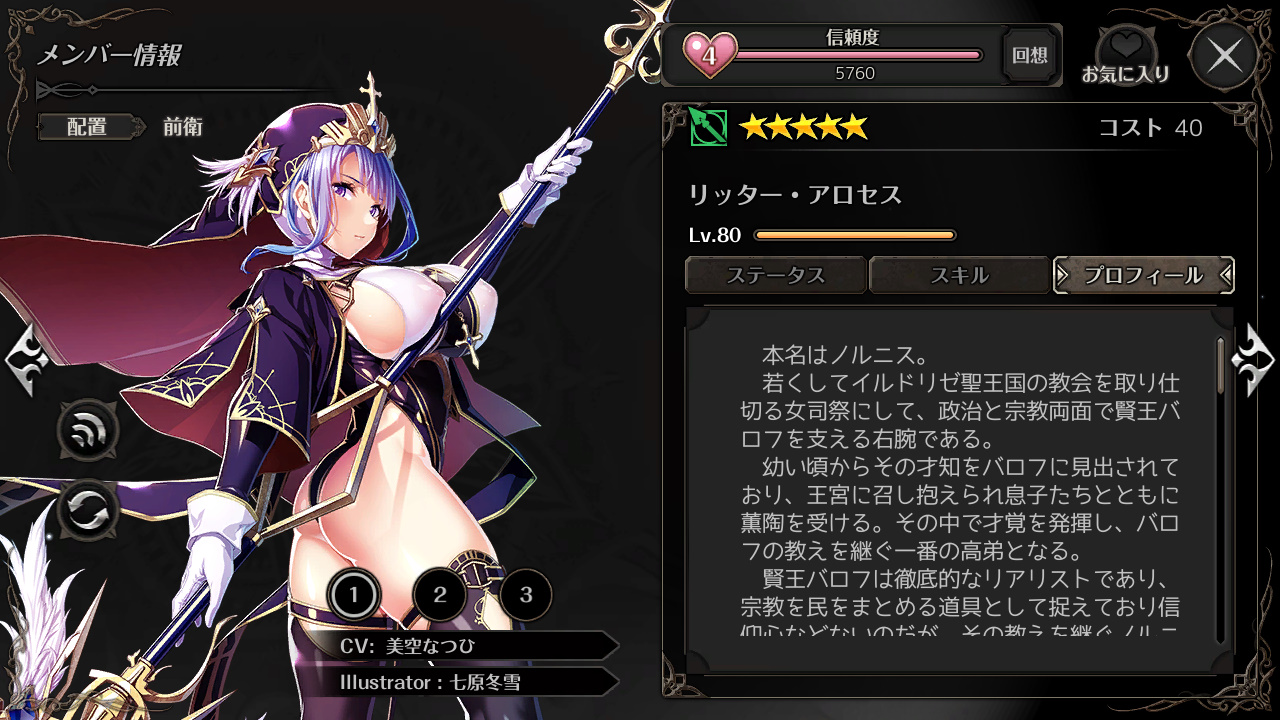Go to the next member with right arrow

(x=1254, y=360)
